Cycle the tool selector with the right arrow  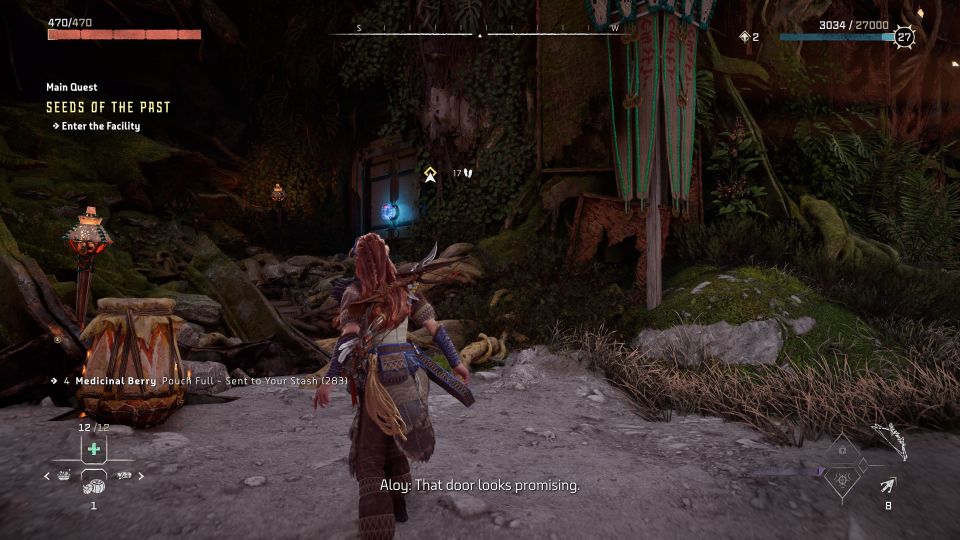pyautogui.click(x=140, y=477)
